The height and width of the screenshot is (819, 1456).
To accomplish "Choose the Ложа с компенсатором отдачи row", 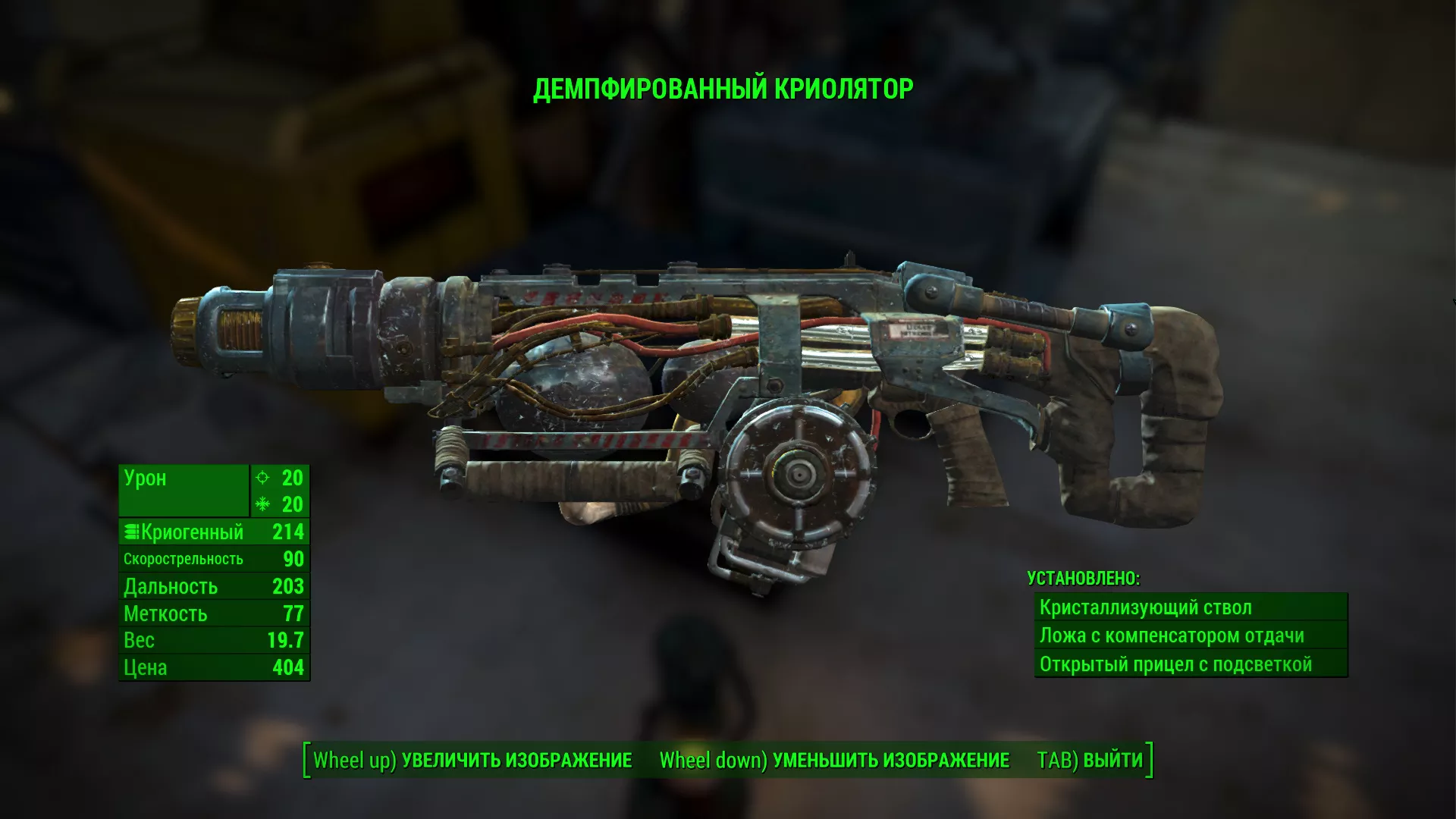I will pos(1190,635).
